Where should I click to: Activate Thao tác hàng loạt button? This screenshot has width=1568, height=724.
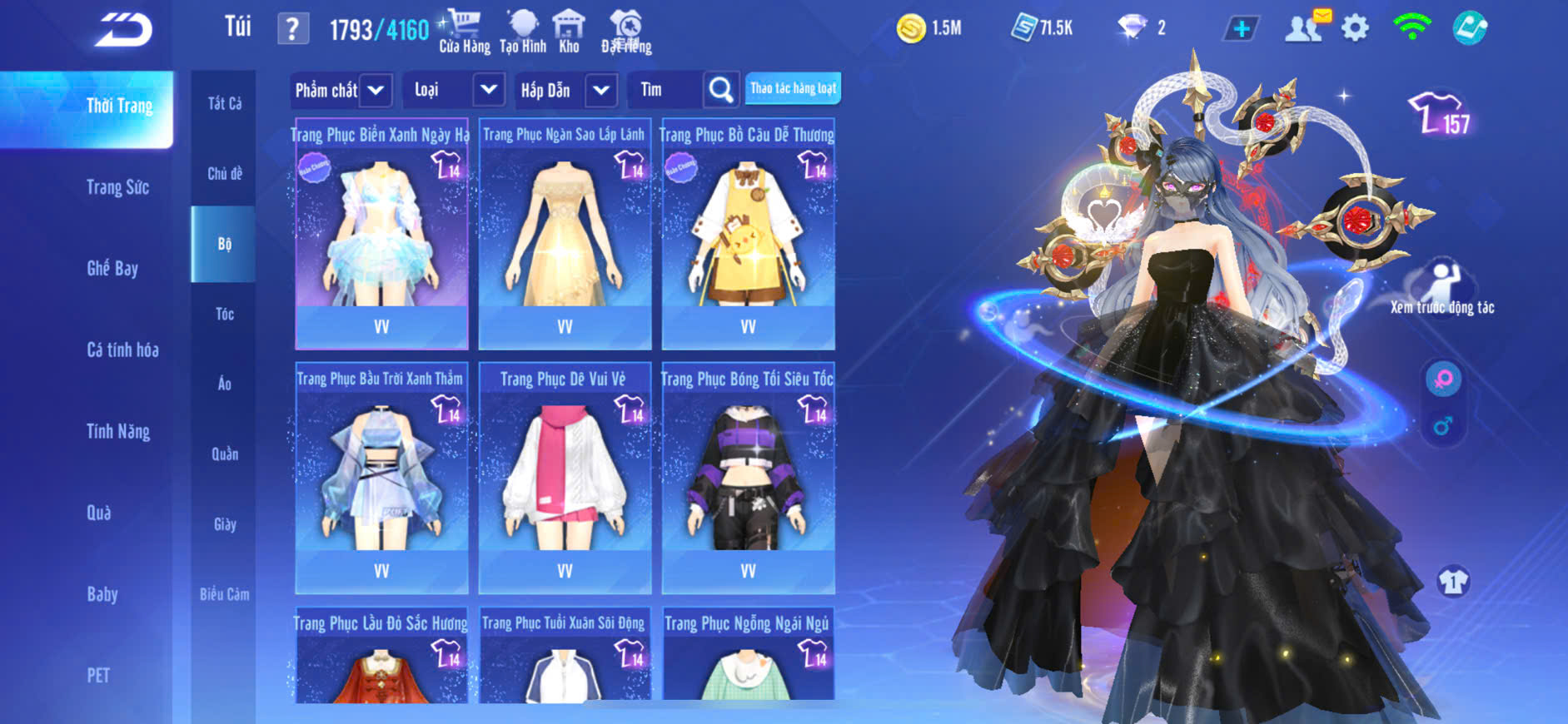[x=793, y=88]
